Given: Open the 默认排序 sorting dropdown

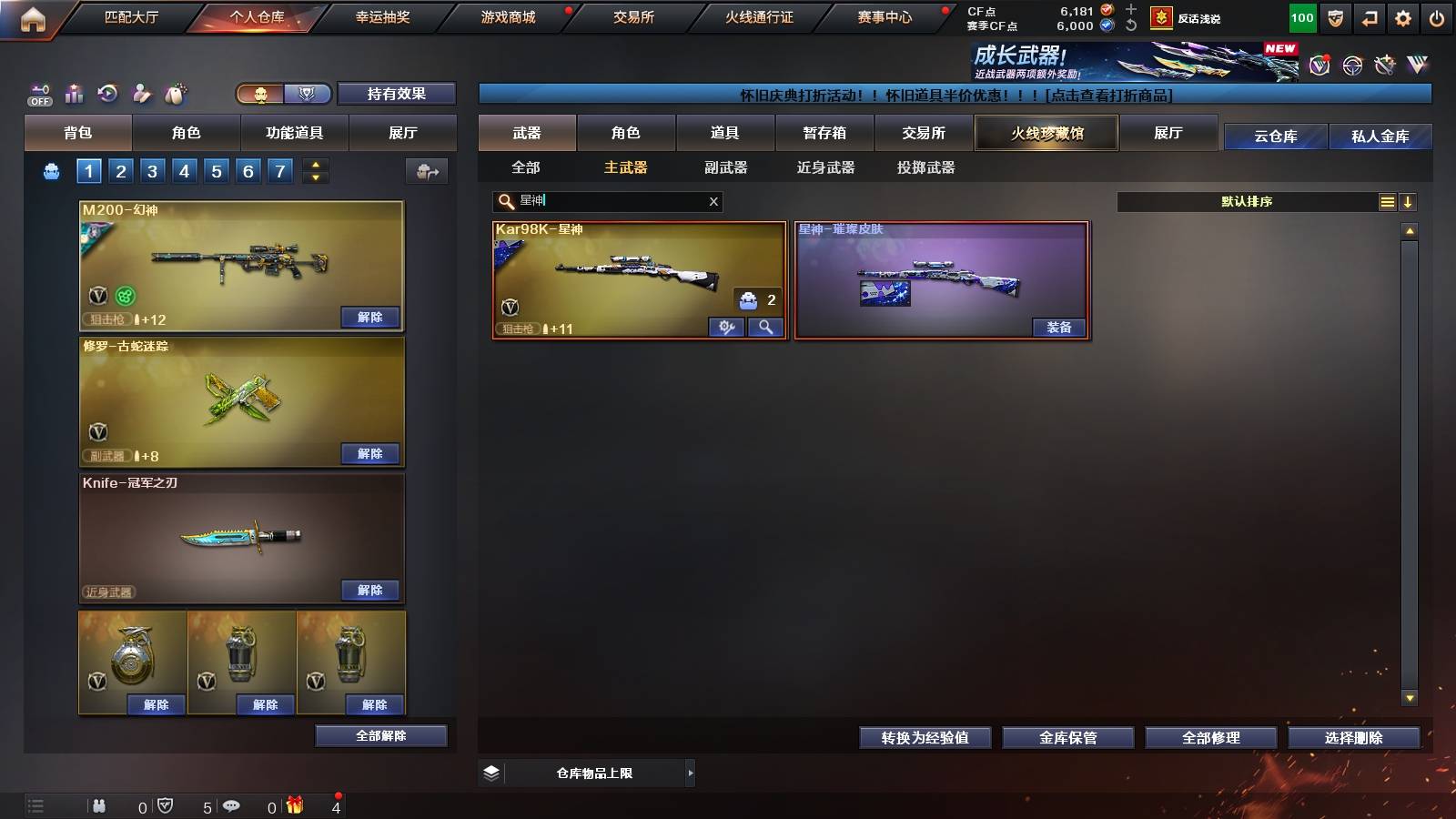Looking at the screenshot, I should [1247, 202].
